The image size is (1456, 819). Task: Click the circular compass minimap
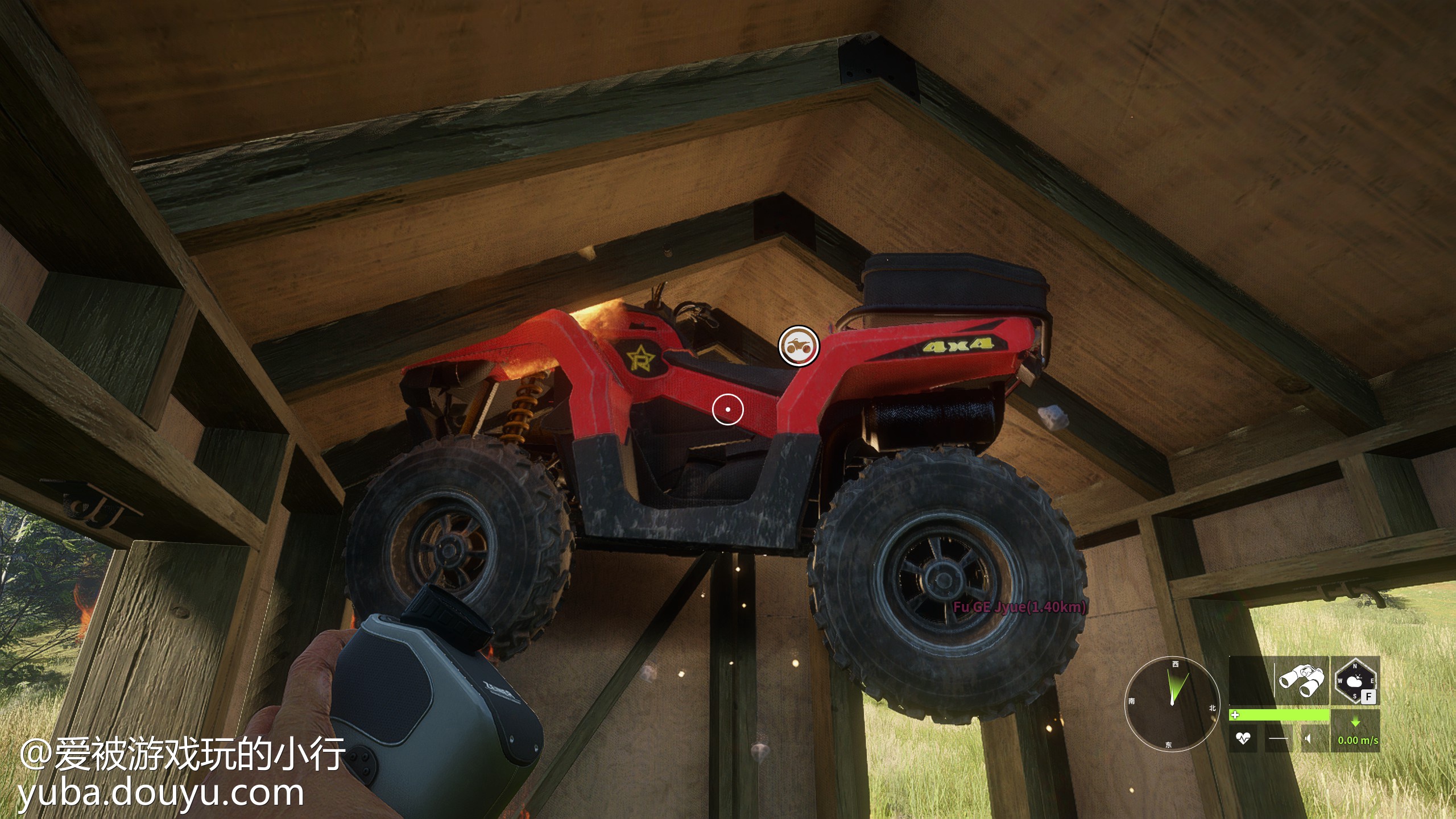click(1172, 703)
